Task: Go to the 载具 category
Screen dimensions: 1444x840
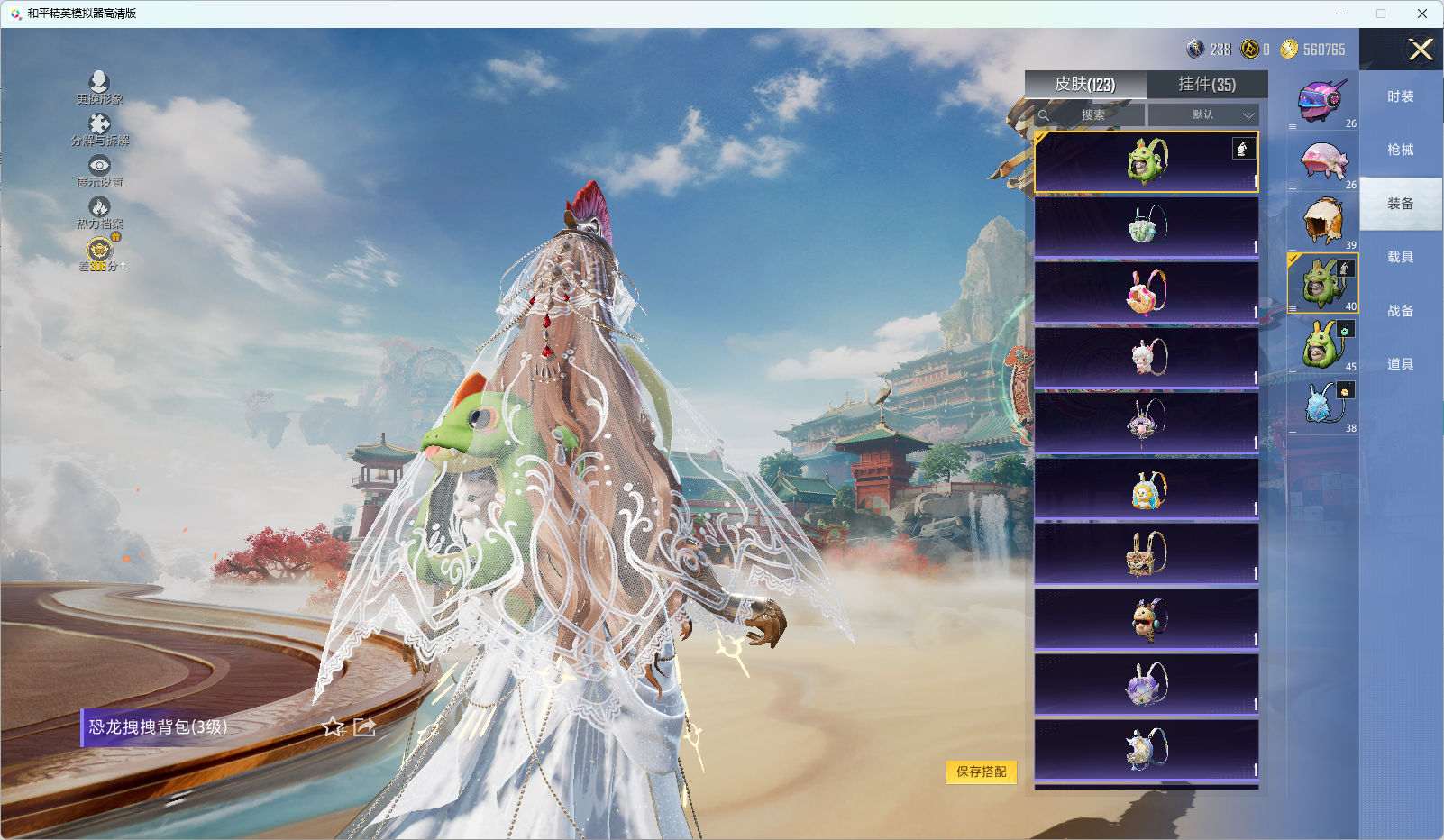Action: 1400,258
